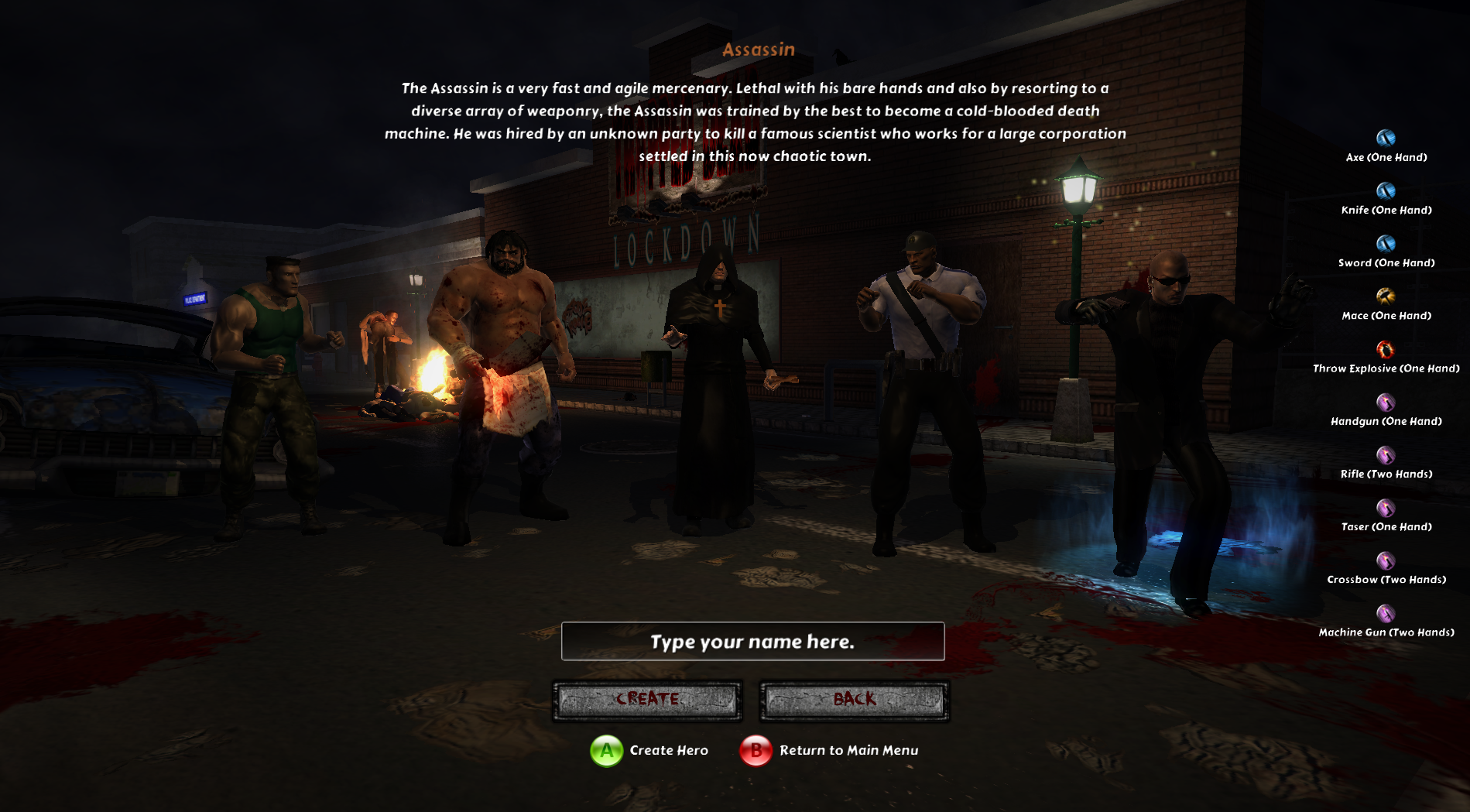The image size is (1470, 812).
Task: Select the Crossbow (Two Hands) skill icon
Action: click(1386, 560)
